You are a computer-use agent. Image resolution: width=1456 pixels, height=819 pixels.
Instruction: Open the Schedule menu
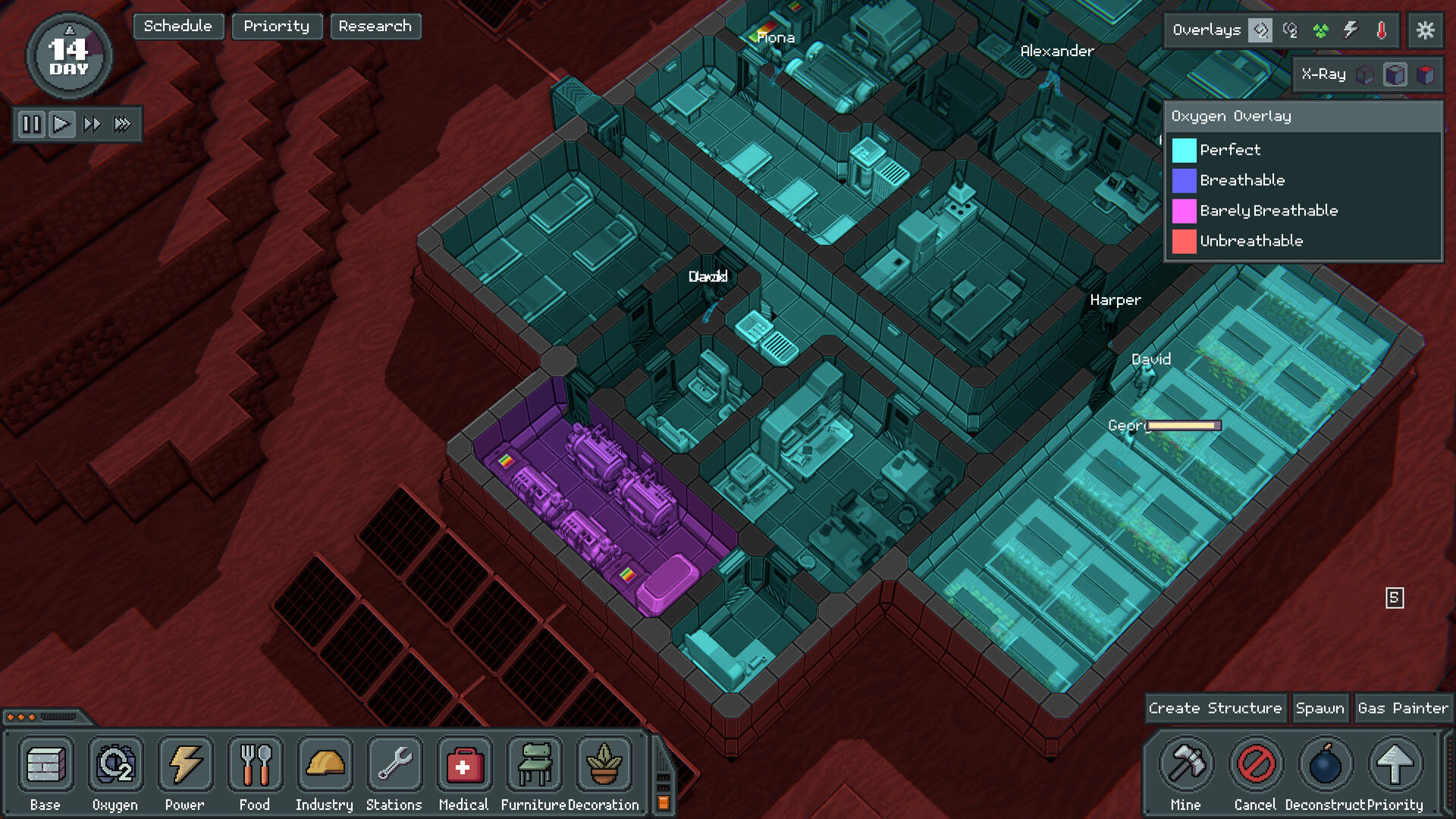click(178, 26)
